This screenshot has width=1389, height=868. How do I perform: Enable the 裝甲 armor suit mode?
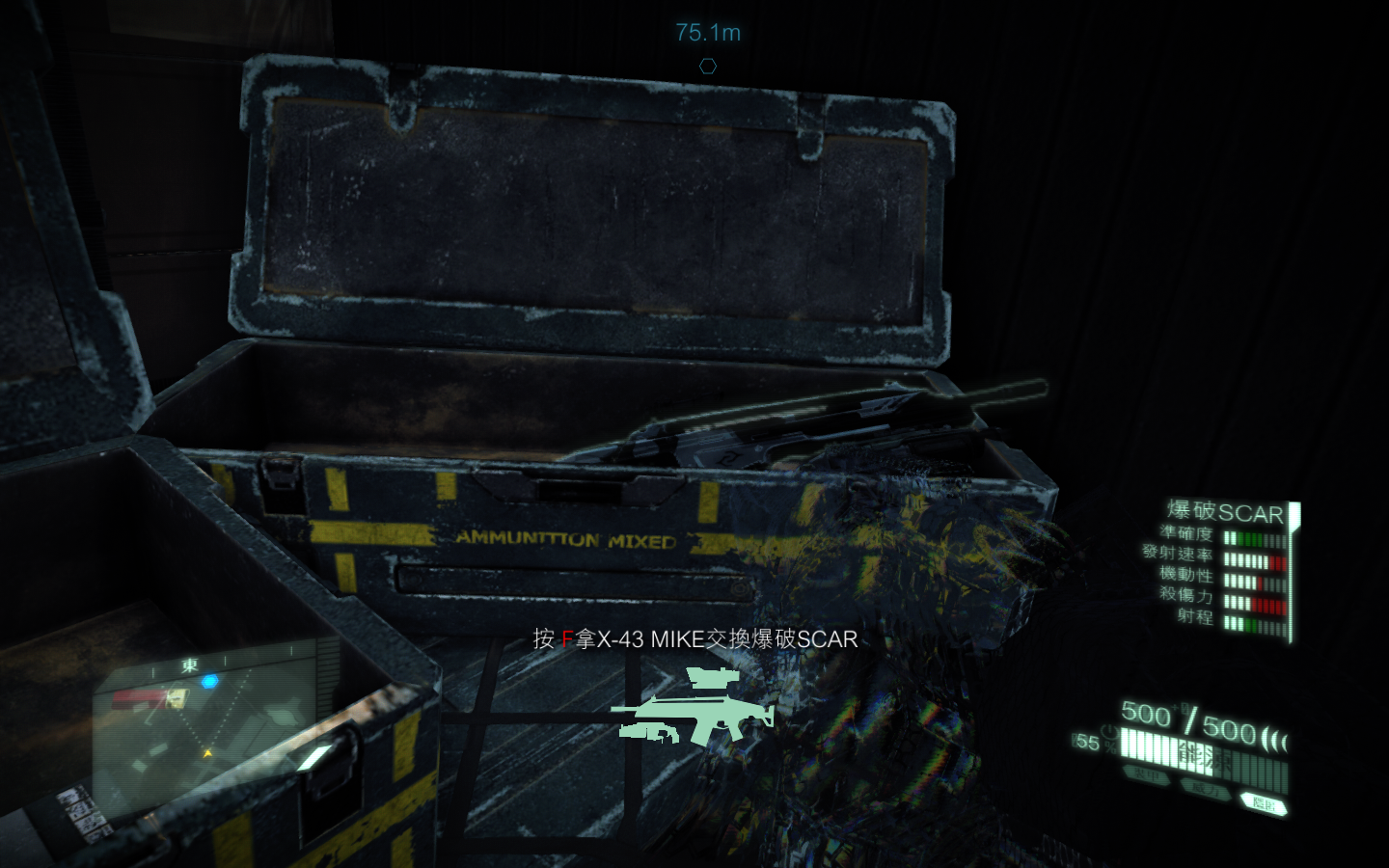(x=1145, y=775)
